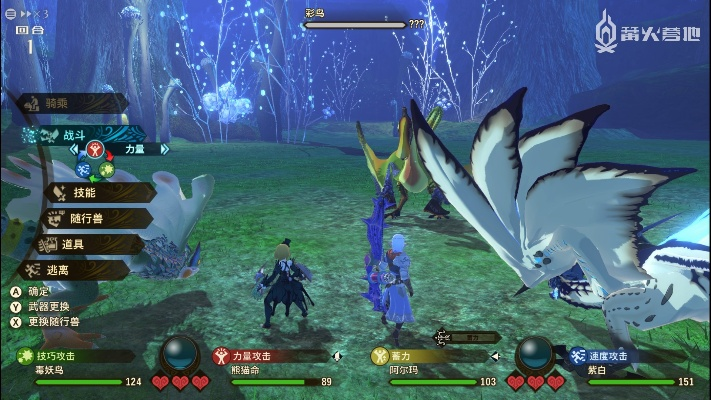Pick the blue Speed attack type icon

point(83,169)
